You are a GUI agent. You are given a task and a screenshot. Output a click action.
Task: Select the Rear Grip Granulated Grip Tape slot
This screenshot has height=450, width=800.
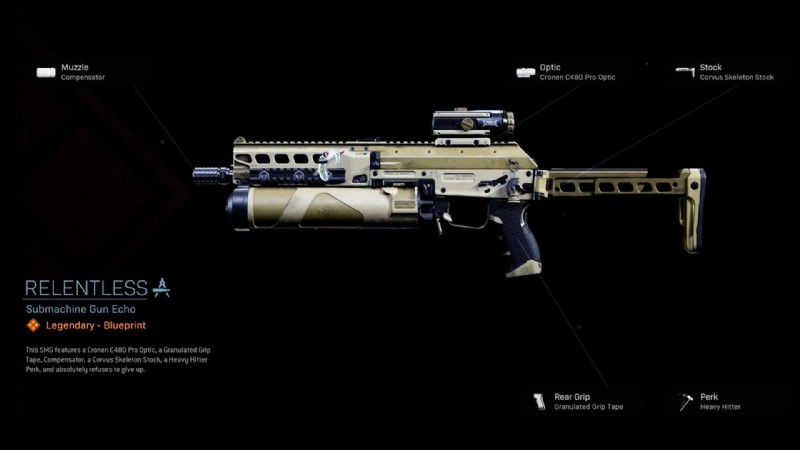[578, 402]
